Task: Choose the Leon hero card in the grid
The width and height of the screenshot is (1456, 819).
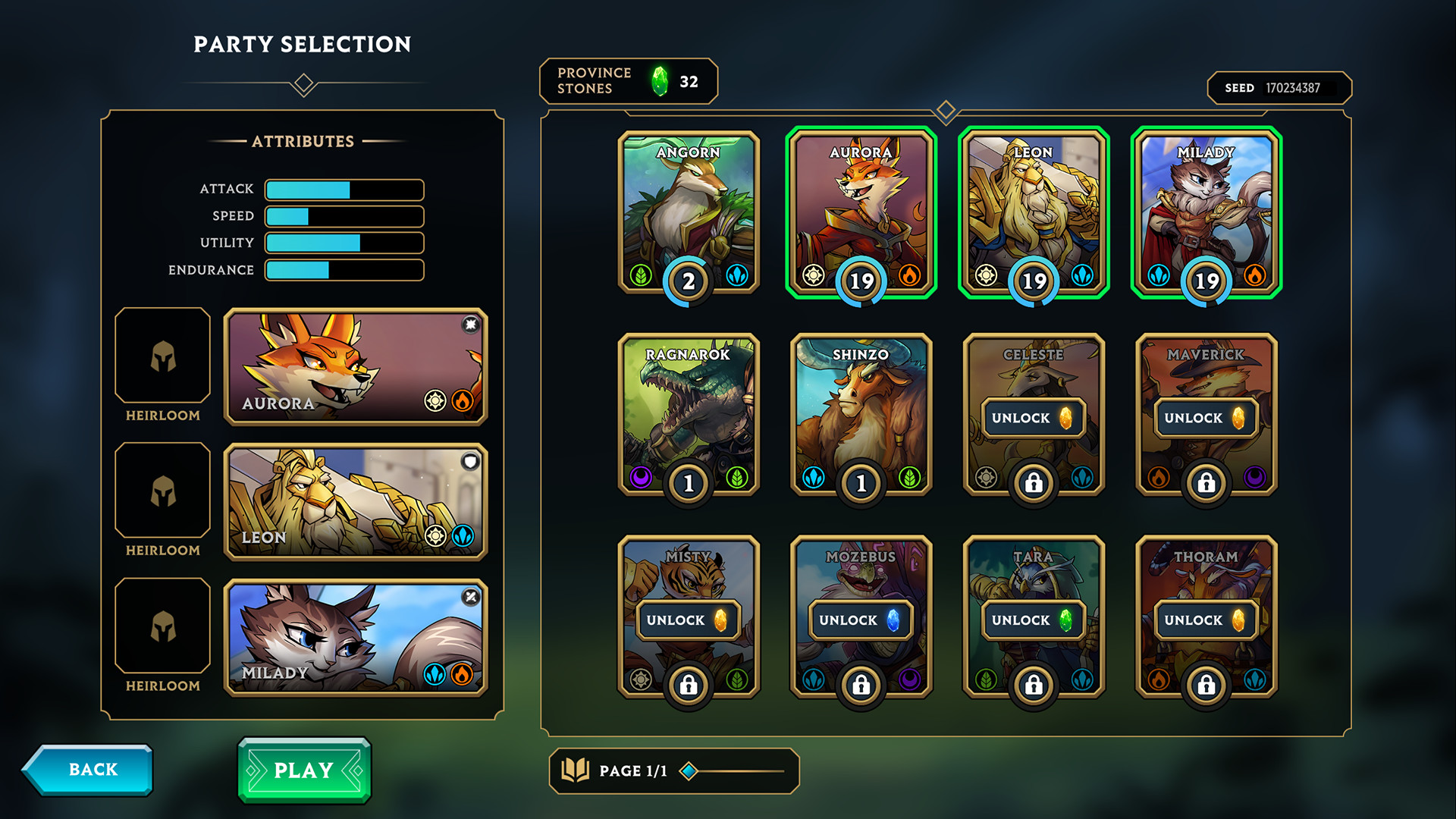Action: [x=1033, y=212]
